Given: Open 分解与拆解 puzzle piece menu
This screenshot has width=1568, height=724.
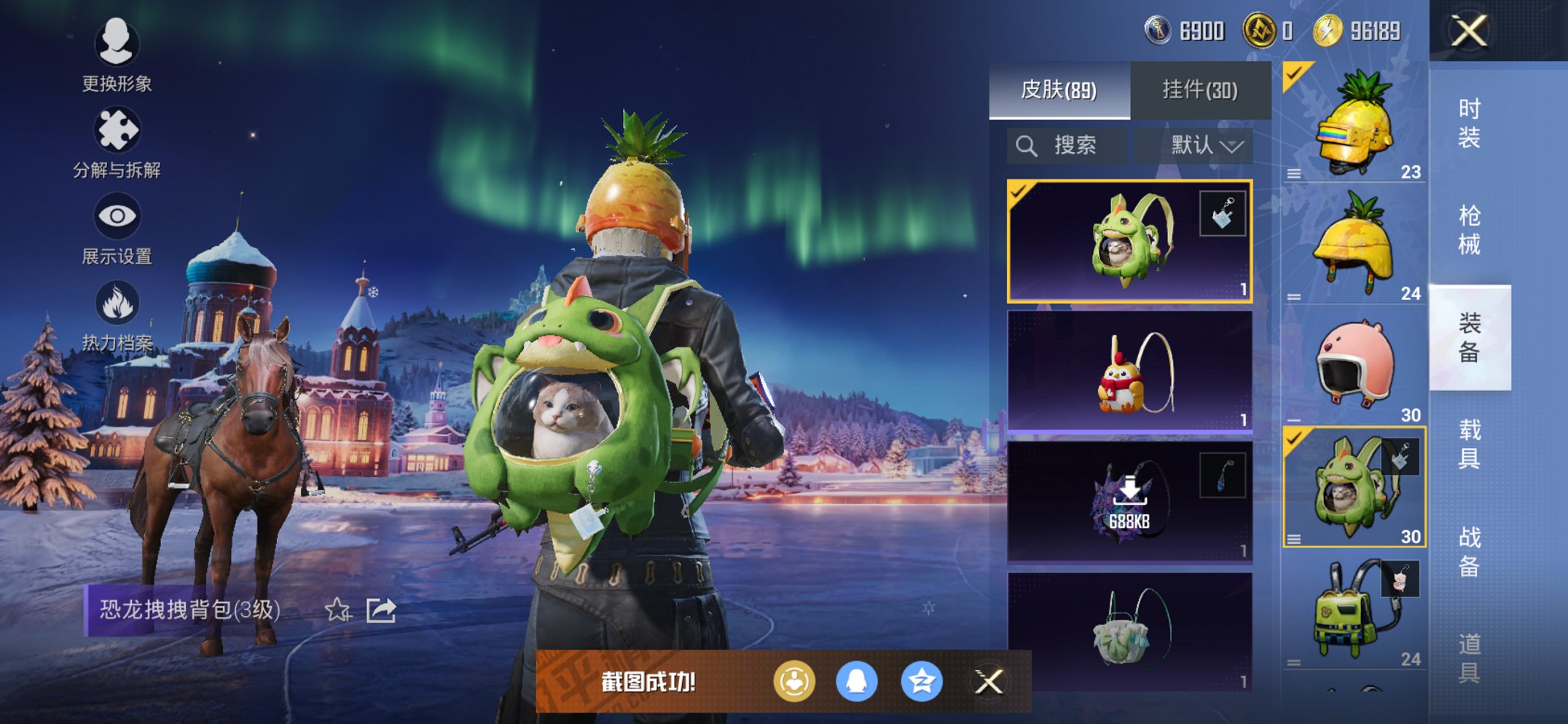Looking at the screenshot, I should point(117,142).
